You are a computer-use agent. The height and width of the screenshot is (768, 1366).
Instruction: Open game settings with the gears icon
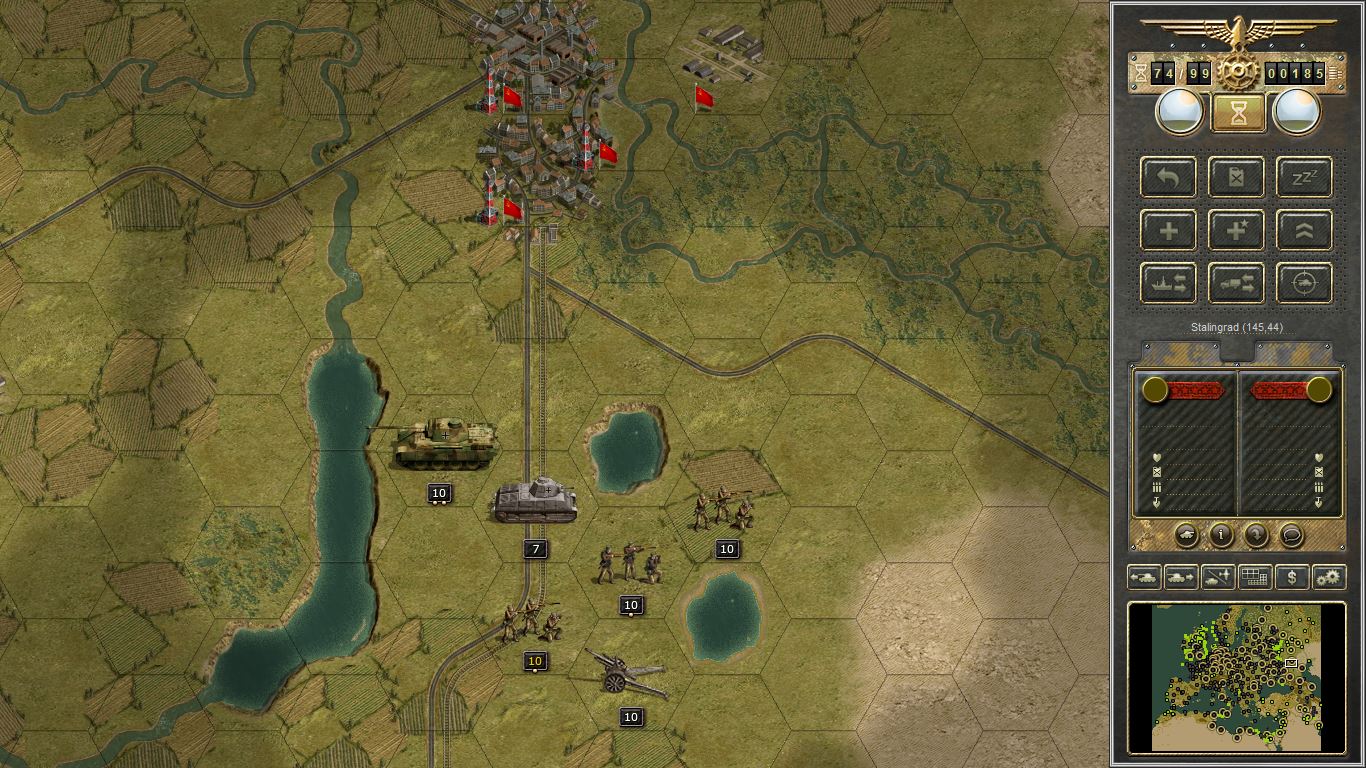[1329, 577]
